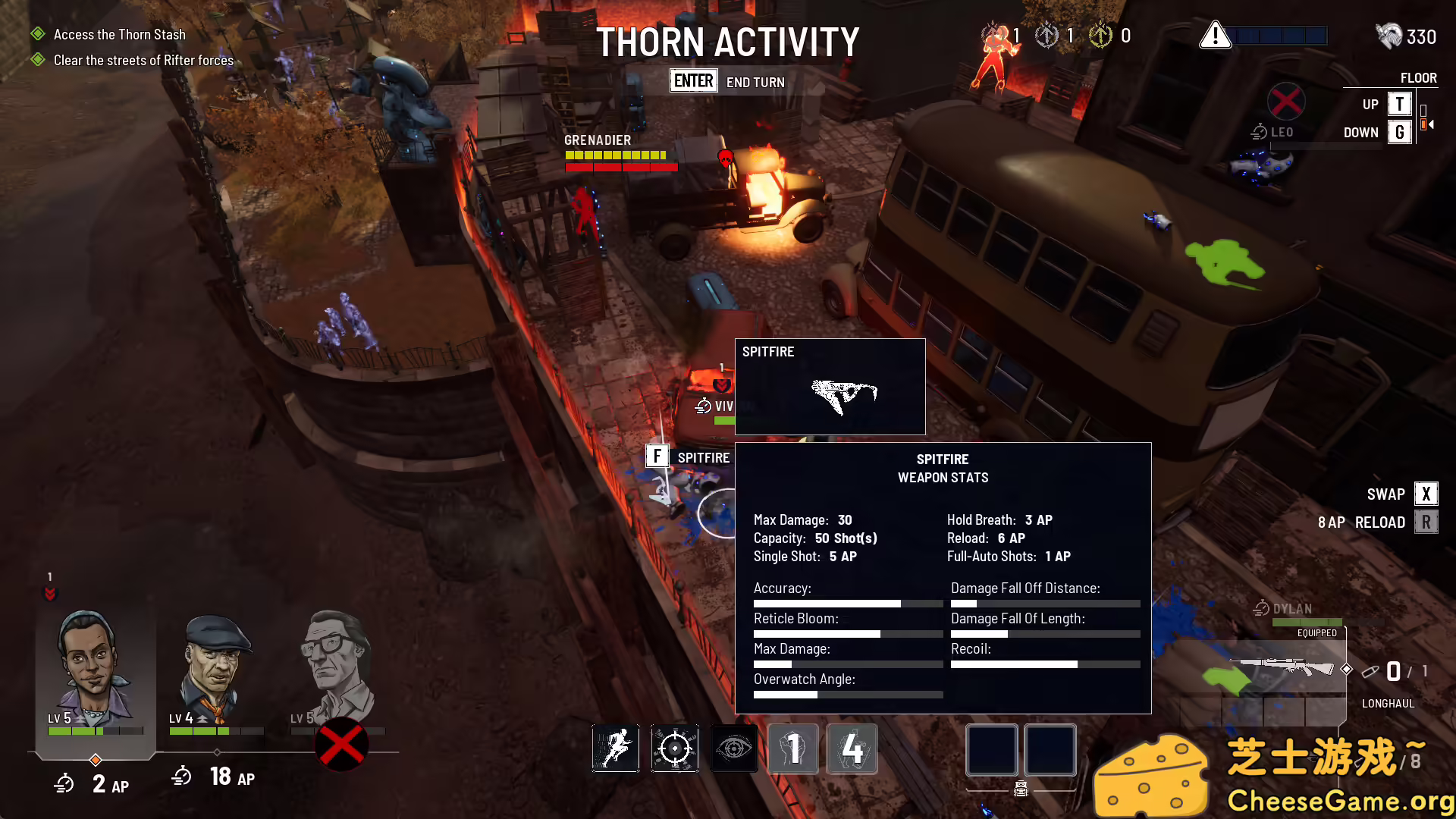Pick up the Spitfire weapon

tap(657, 457)
